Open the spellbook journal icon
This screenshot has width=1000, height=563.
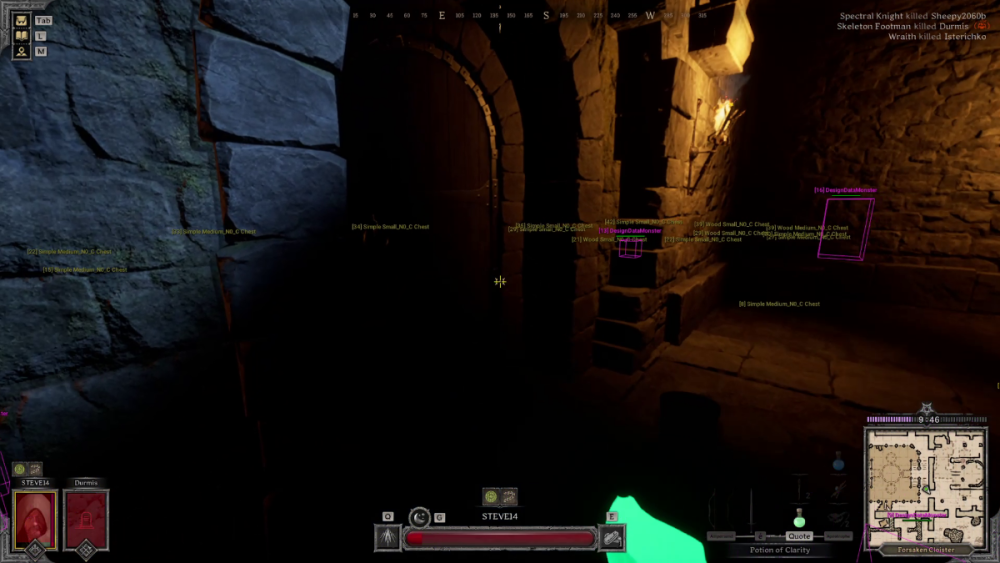pos(21,36)
